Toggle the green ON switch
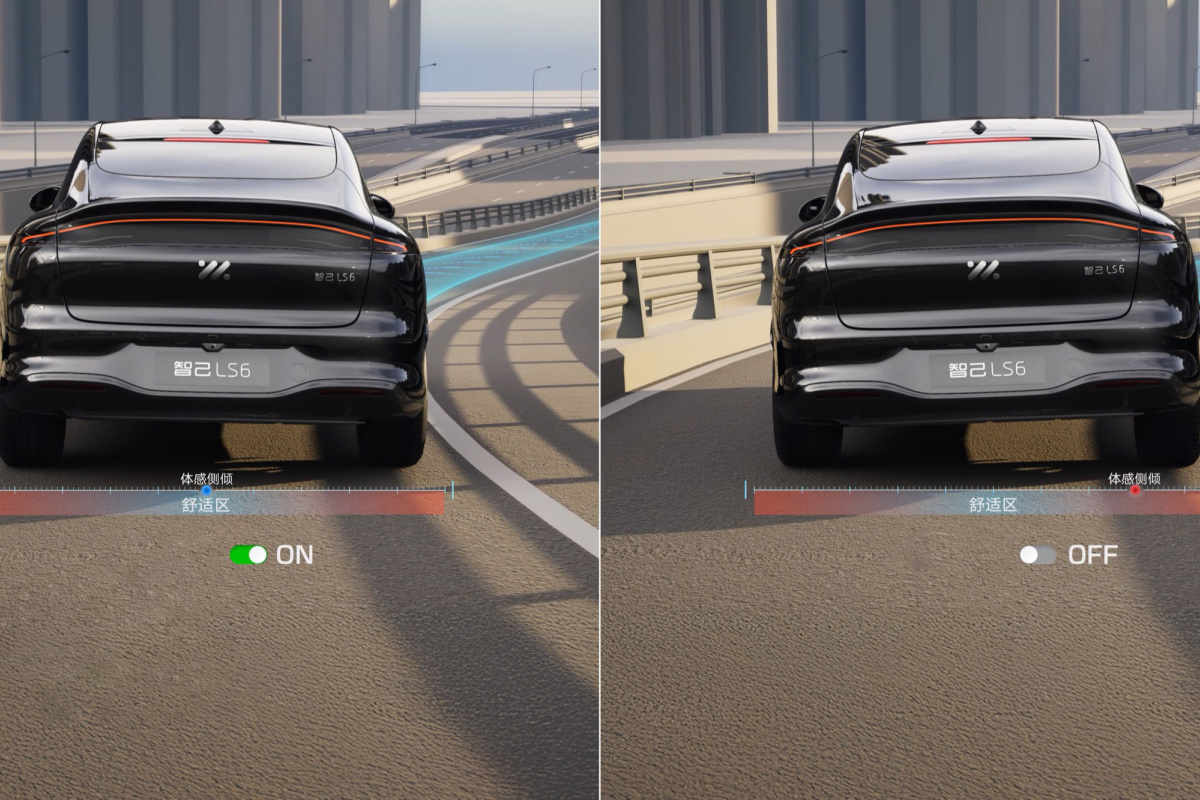The height and width of the screenshot is (800, 1200). (x=248, y=555)
